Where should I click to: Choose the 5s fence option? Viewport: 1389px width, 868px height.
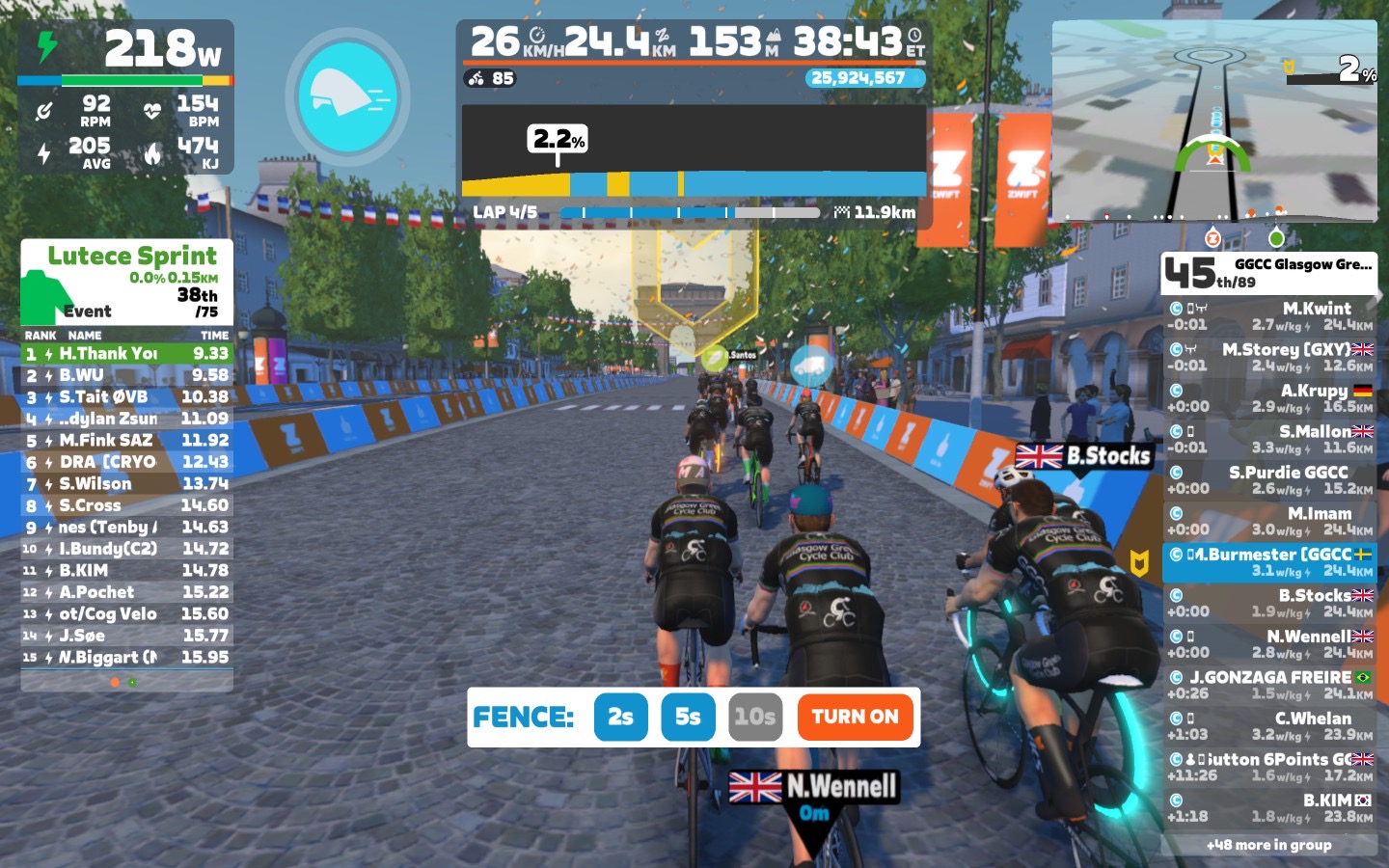pyautogui.click(x=688, y=717)
